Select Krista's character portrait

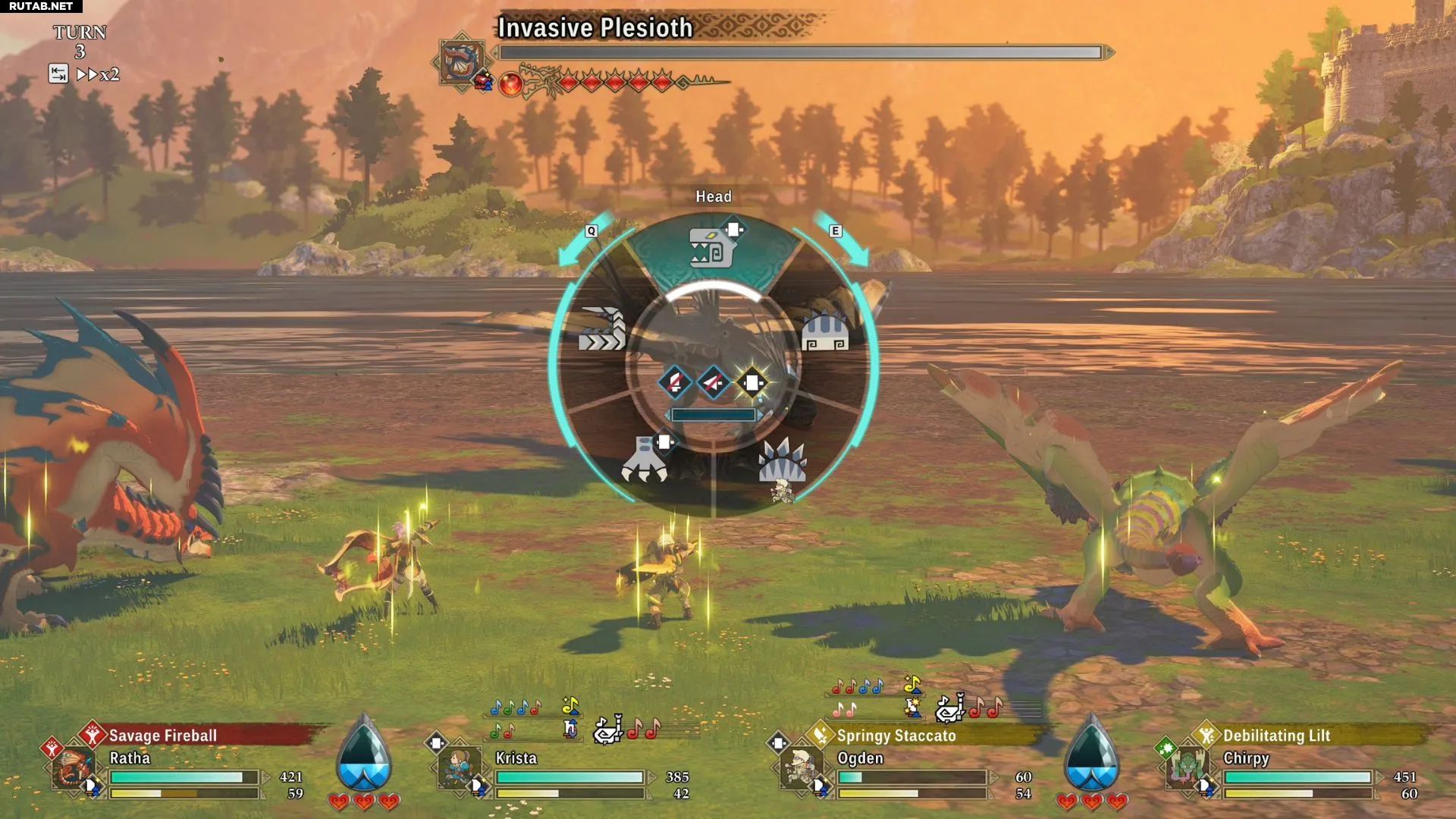tap(460, 767)
